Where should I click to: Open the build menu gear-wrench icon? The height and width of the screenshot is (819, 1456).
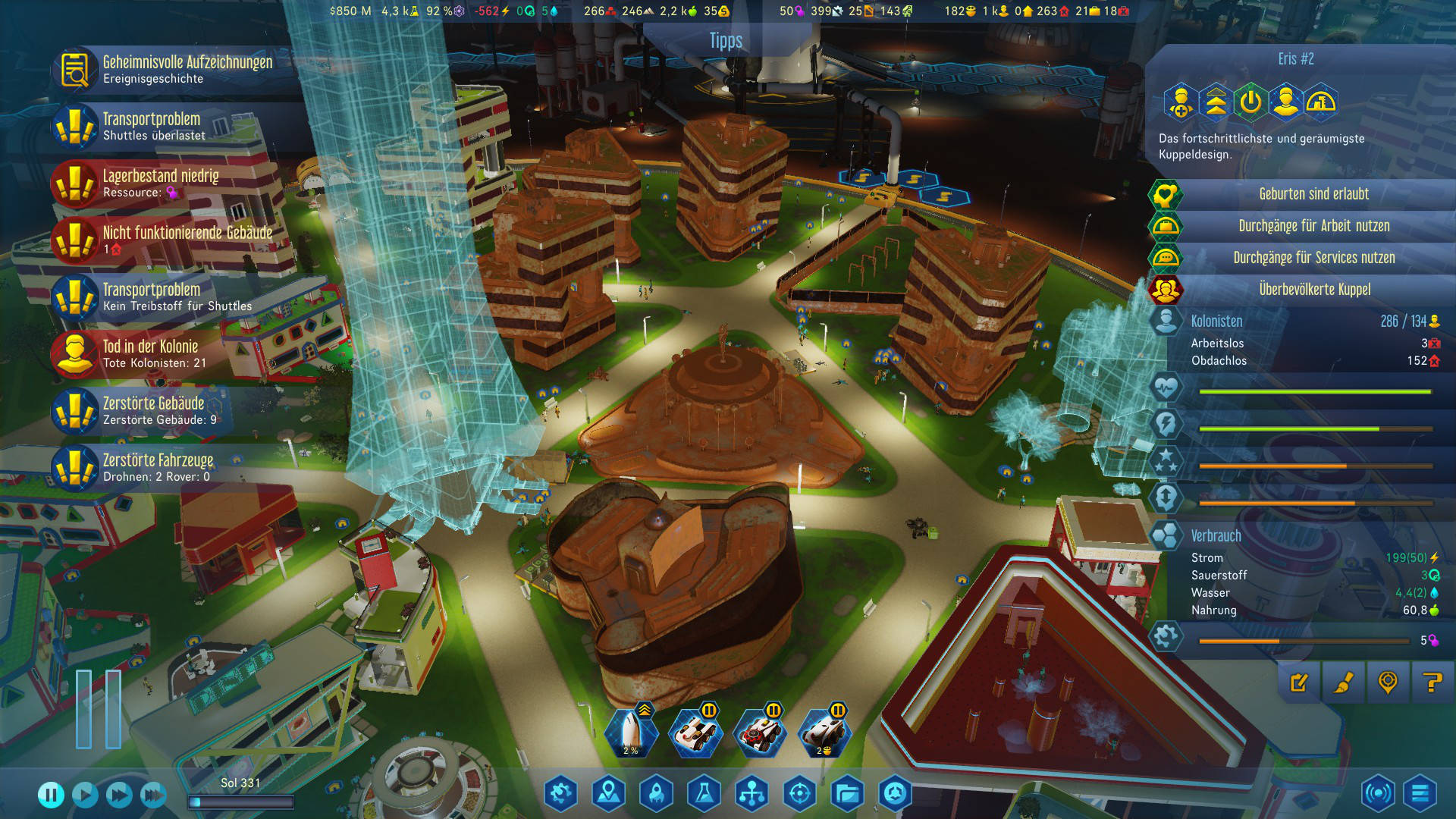[561, 794]
